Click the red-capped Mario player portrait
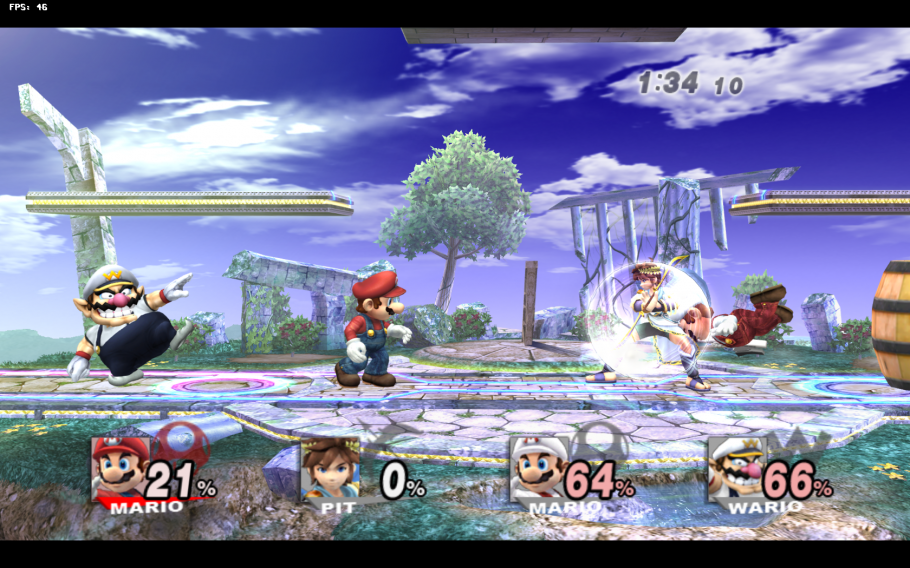 tap(120, 468)
